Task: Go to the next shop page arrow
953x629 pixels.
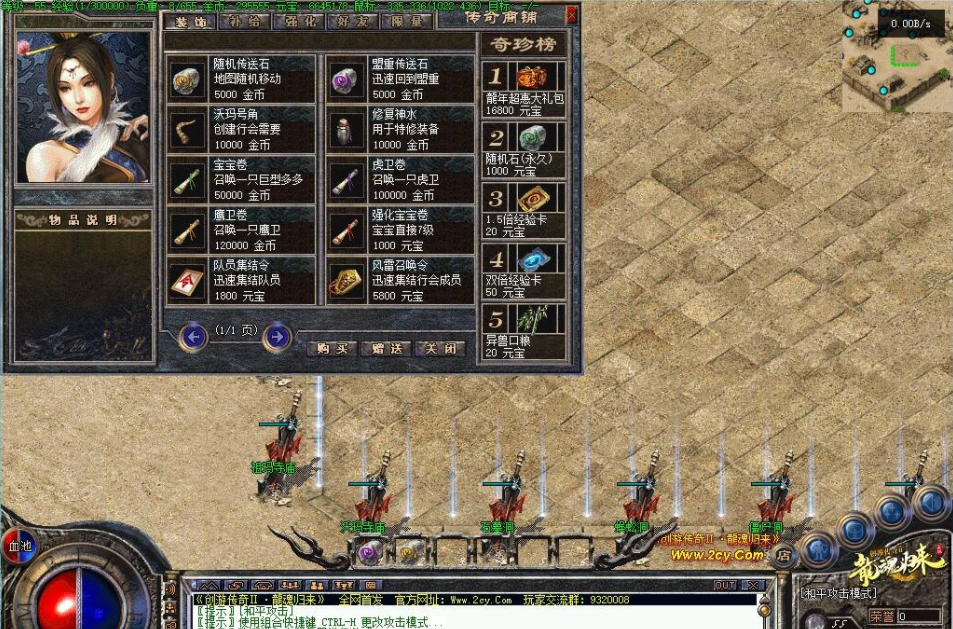Action: click(x=277, y=337)
